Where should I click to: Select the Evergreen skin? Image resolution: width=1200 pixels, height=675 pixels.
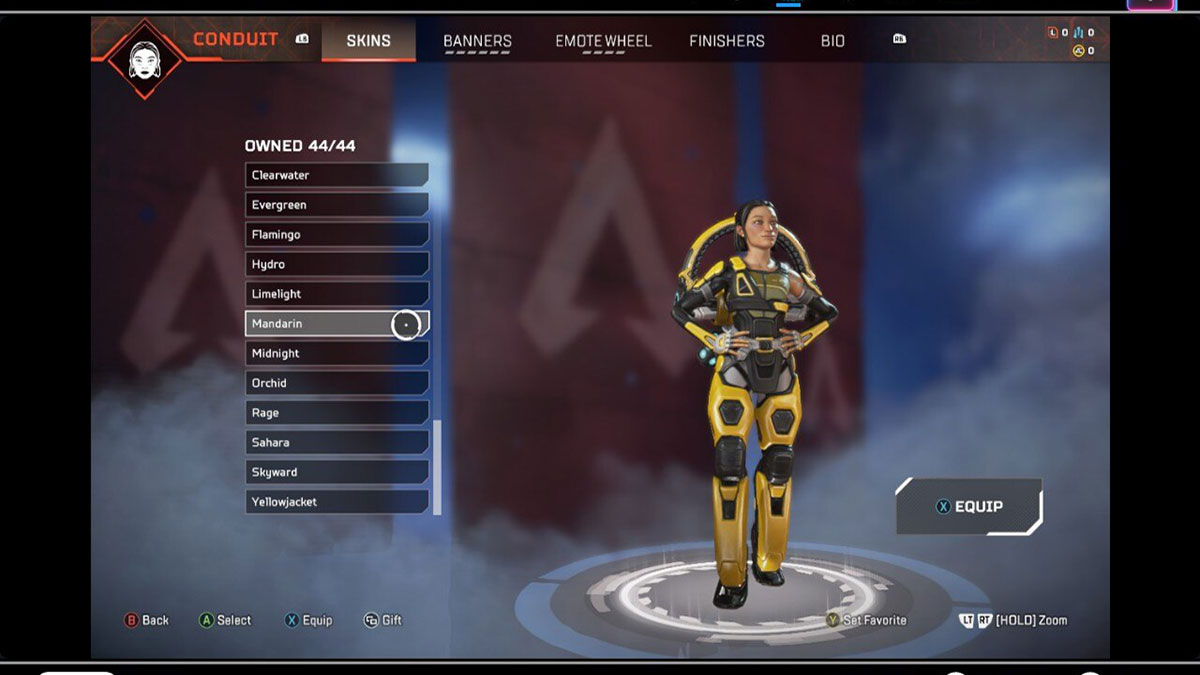[336, 205]
